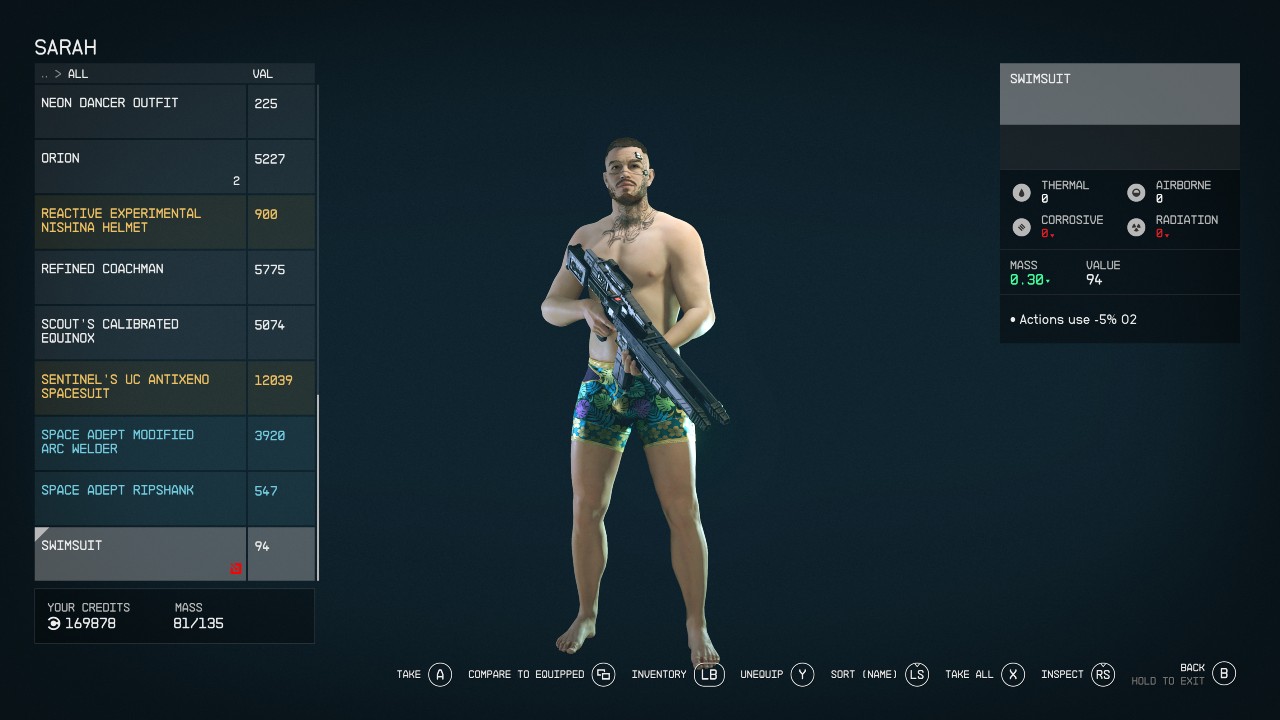
Task: Select Scout's Calibrated Equinox
Action: 140,332
